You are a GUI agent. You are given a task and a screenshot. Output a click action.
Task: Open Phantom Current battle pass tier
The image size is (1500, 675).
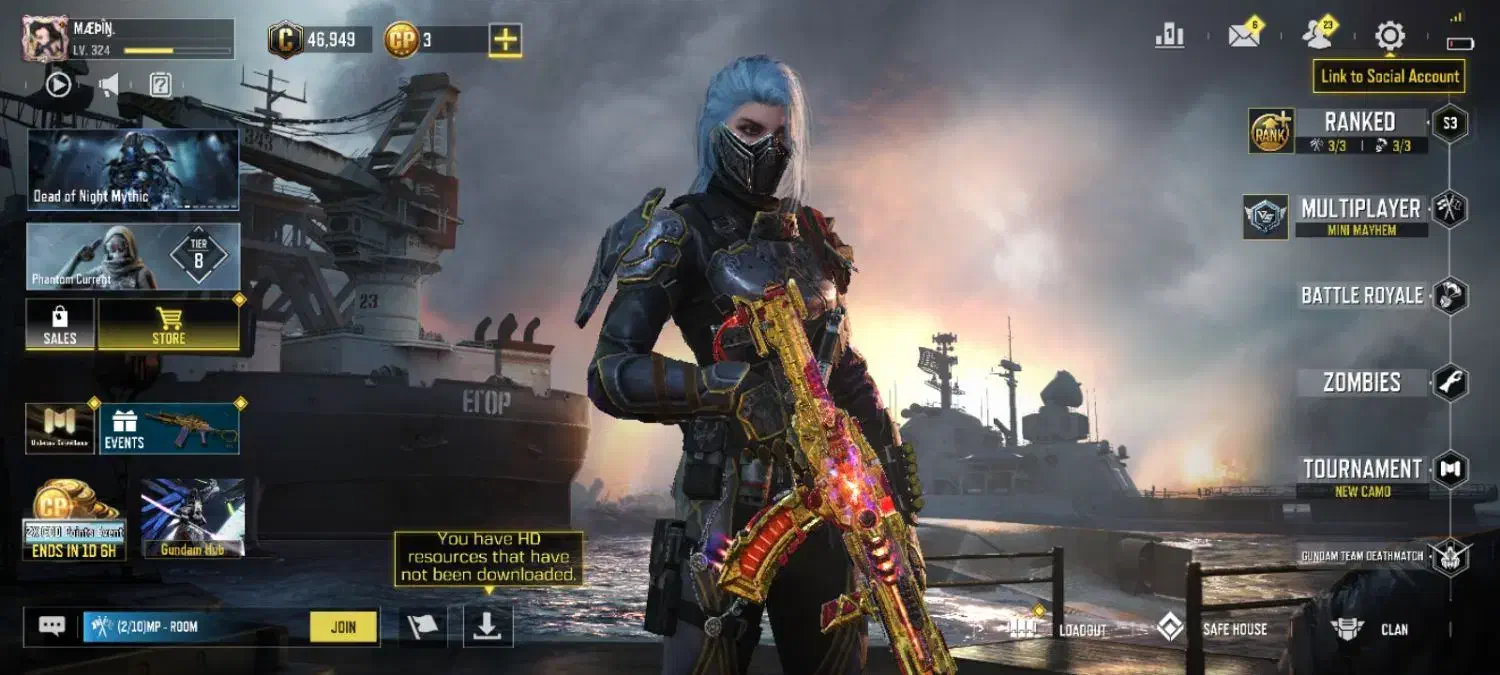point(133,256)
